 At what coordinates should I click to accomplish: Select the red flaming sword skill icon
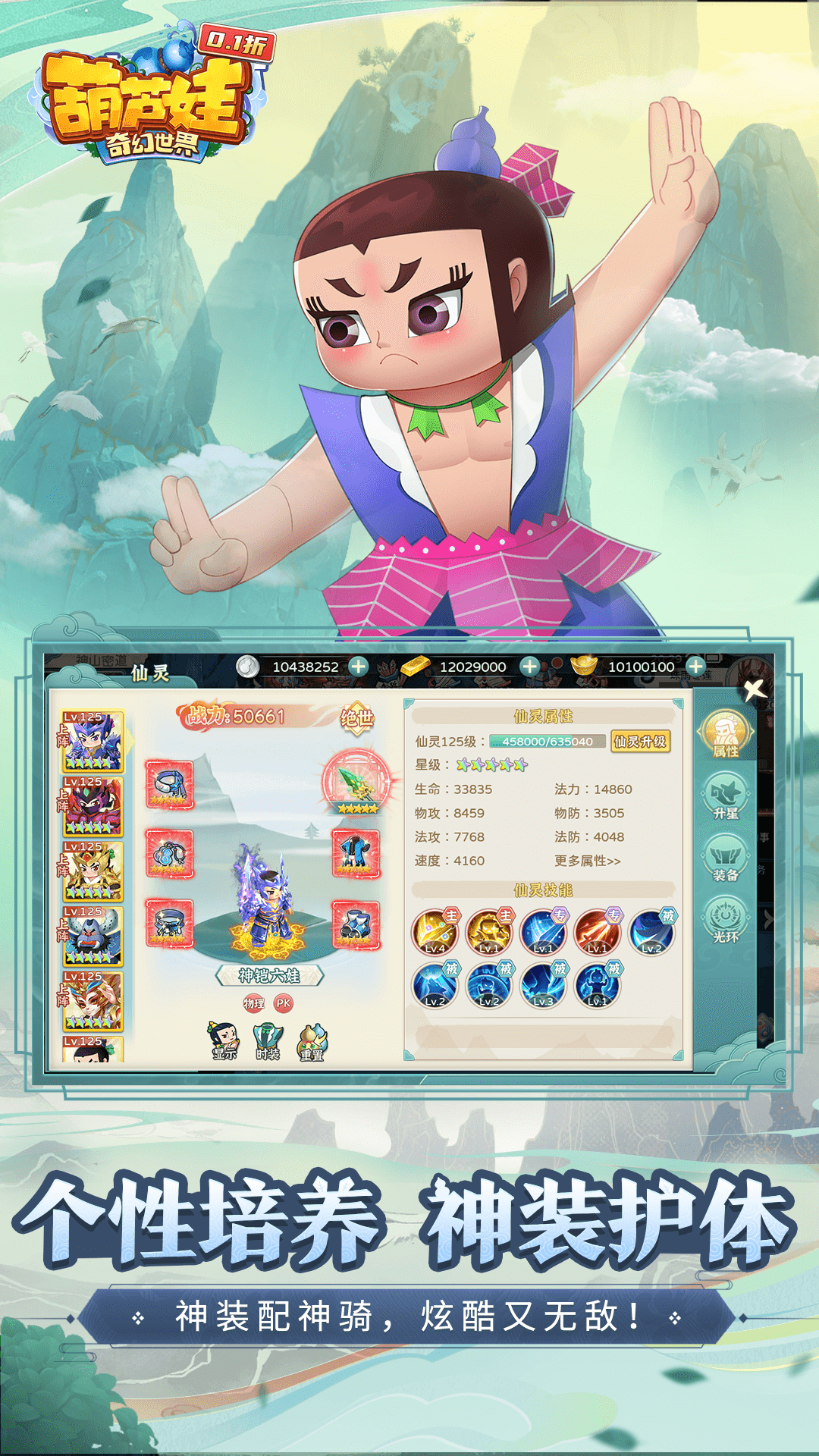point(598,932)
